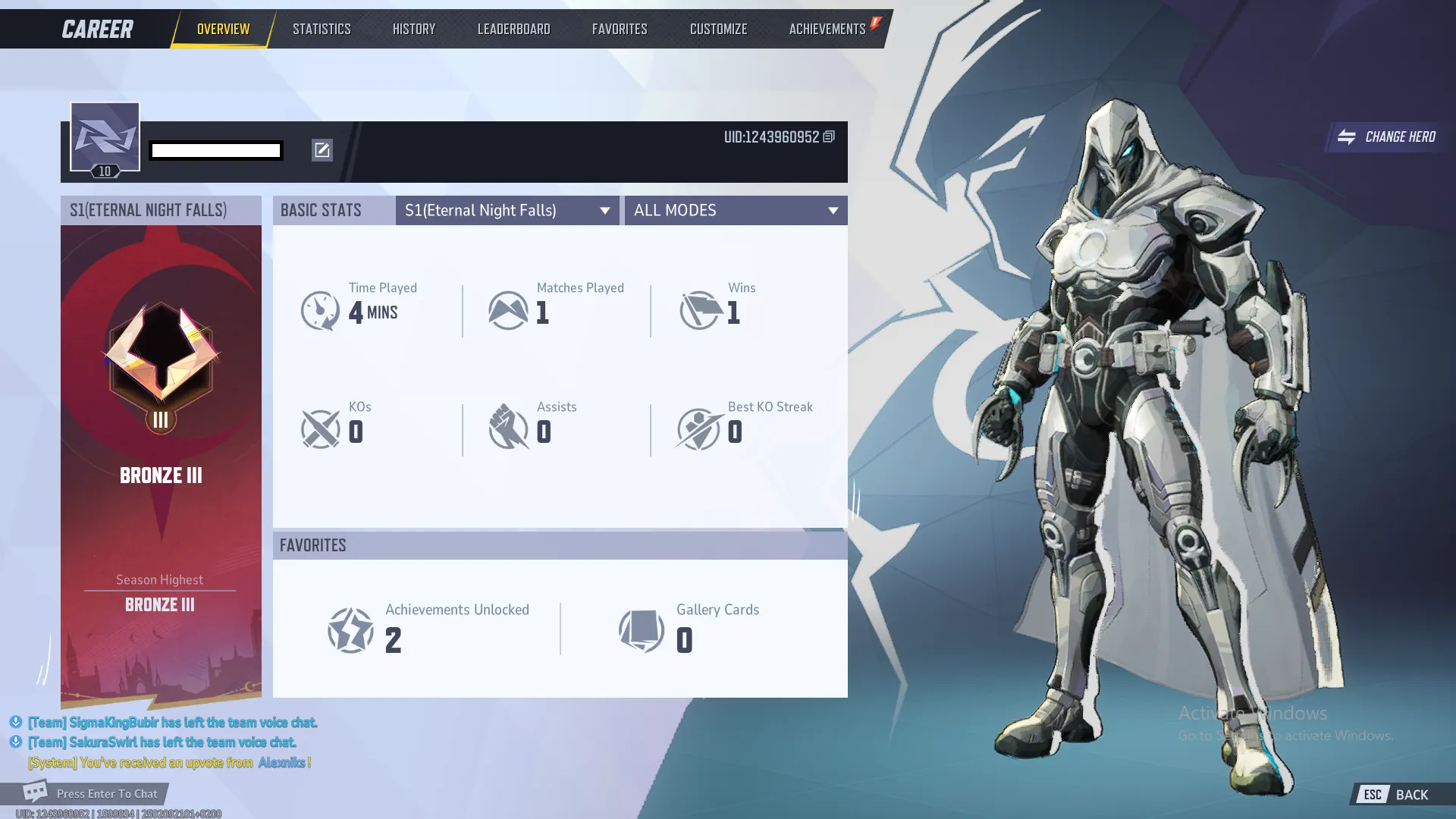The width and height of the screenshot is (1456, 819).
Task: Go to the Favorites tab
Action: click(x=620, y=29)
